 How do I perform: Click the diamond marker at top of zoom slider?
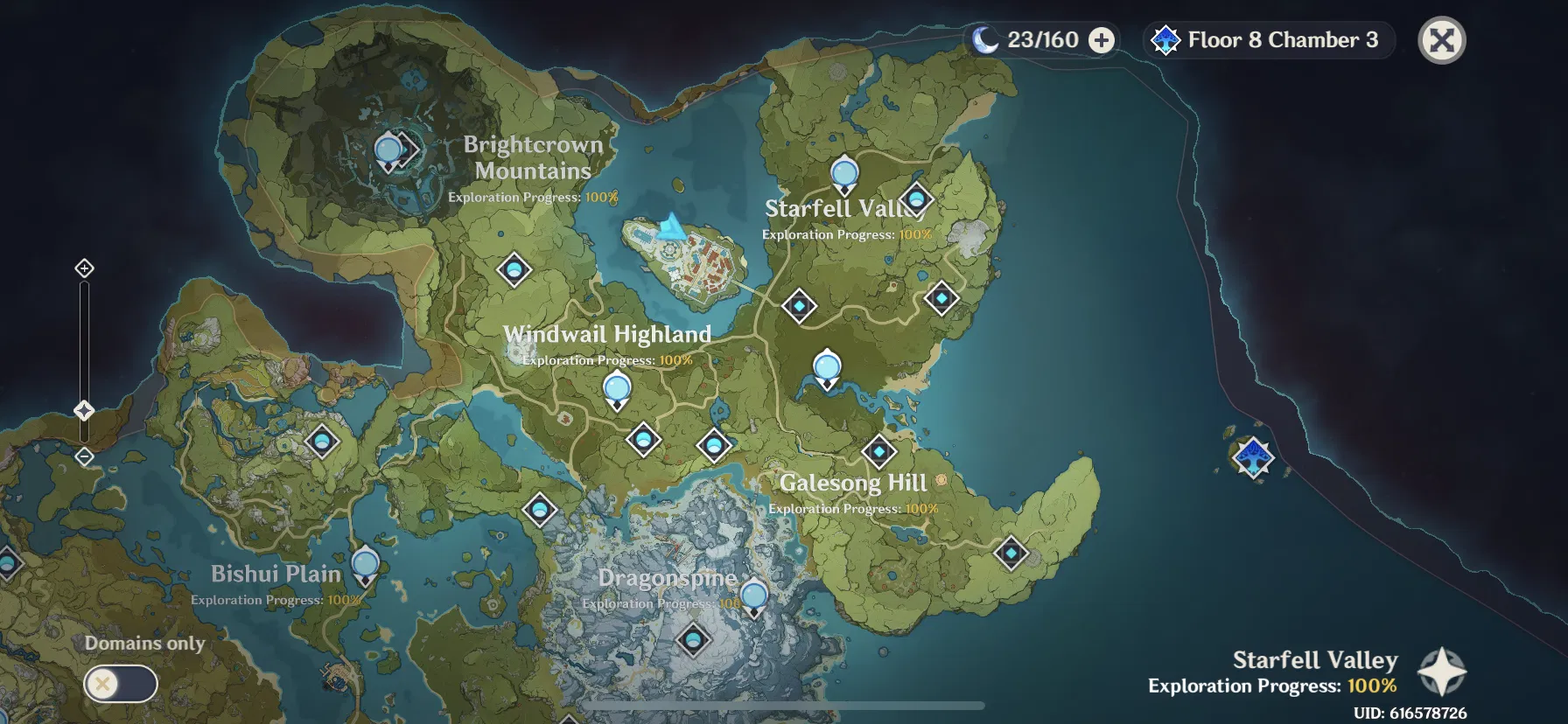83,269
